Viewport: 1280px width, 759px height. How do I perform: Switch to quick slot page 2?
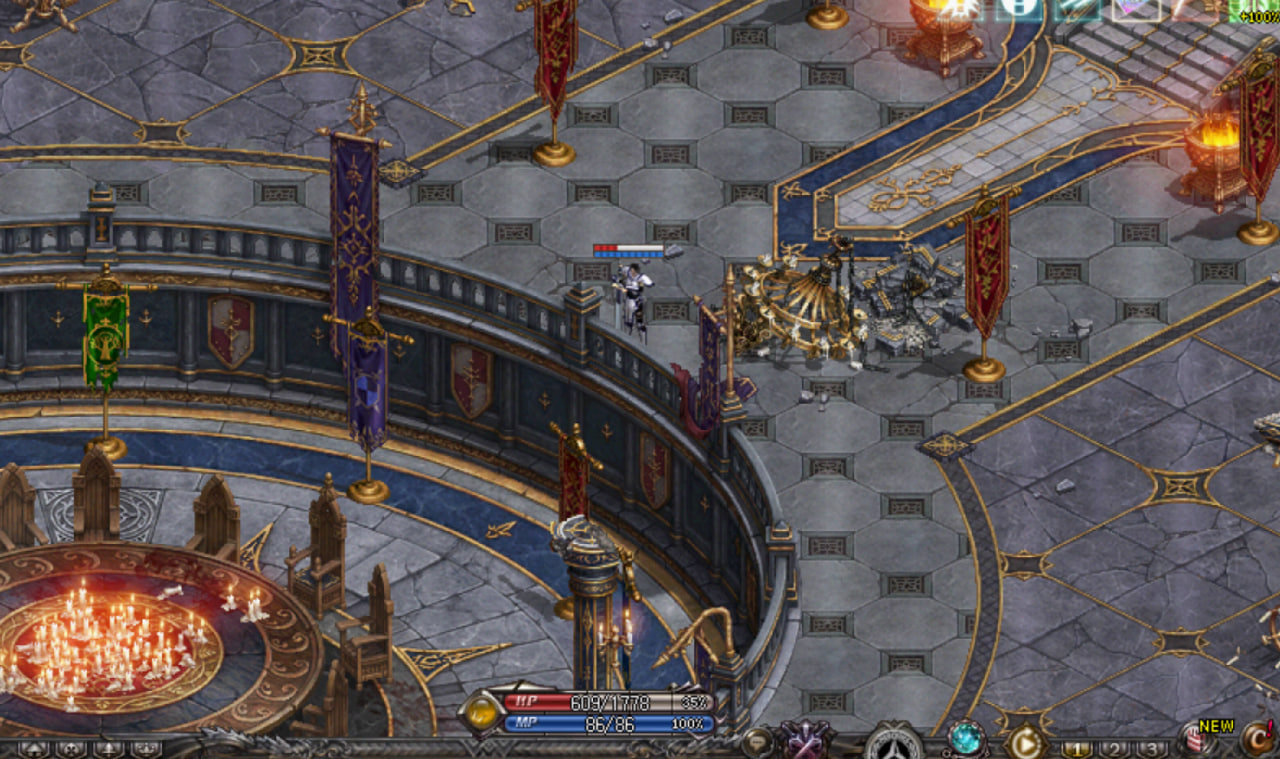click(1115, 748)
